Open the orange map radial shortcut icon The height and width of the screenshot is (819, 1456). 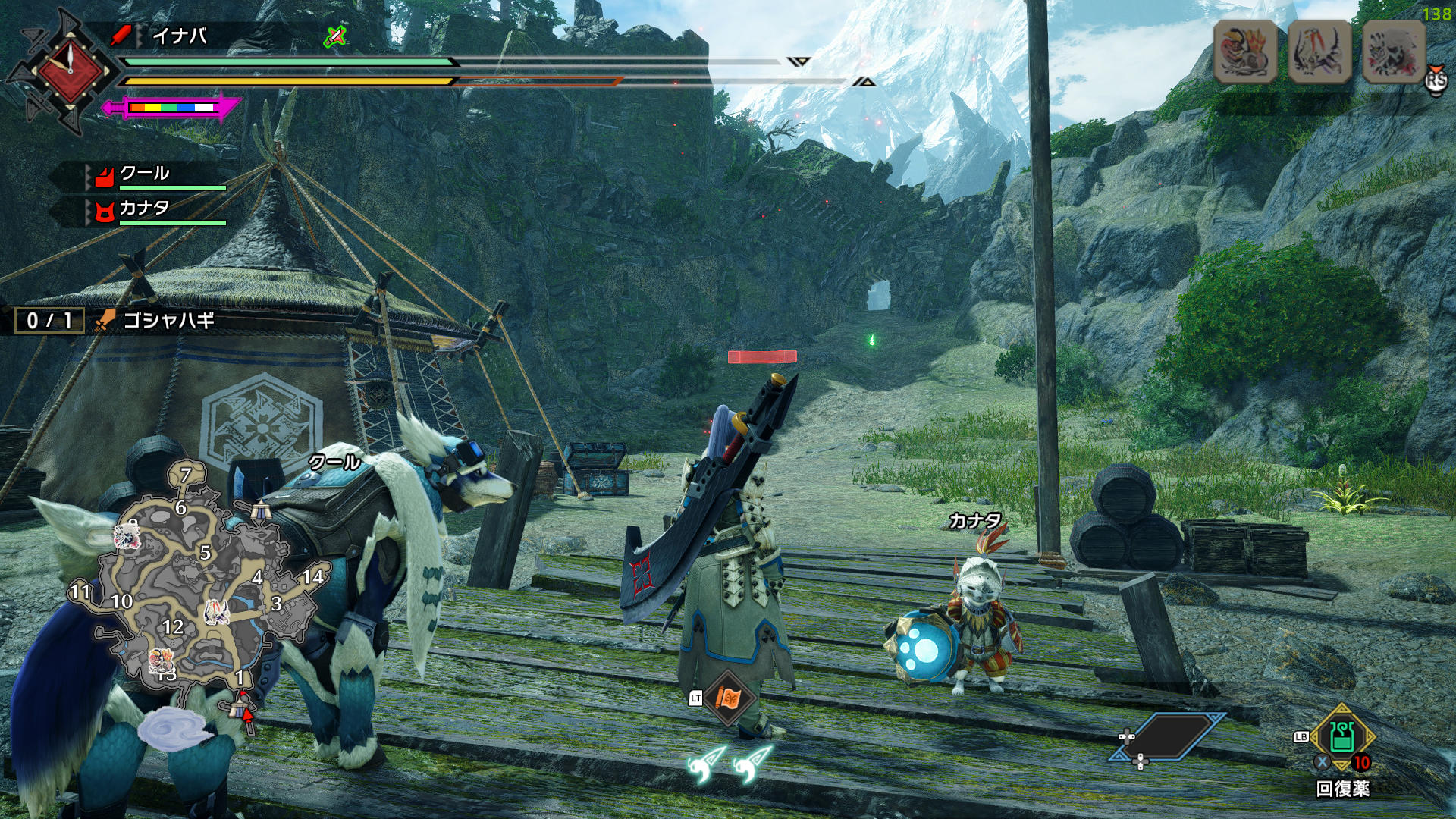(727, 698)
